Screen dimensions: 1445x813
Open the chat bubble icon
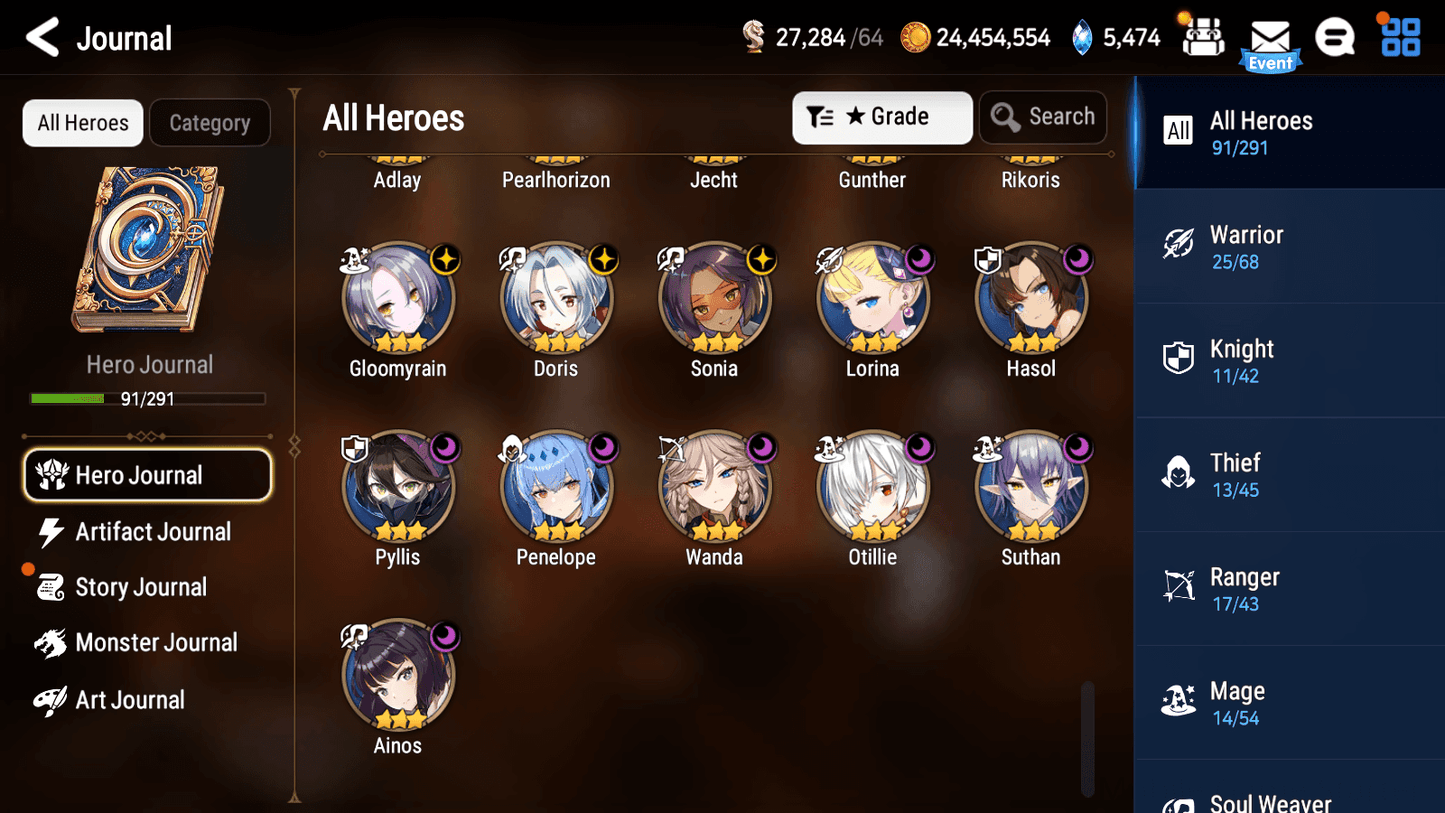[x=1335, y=39]
